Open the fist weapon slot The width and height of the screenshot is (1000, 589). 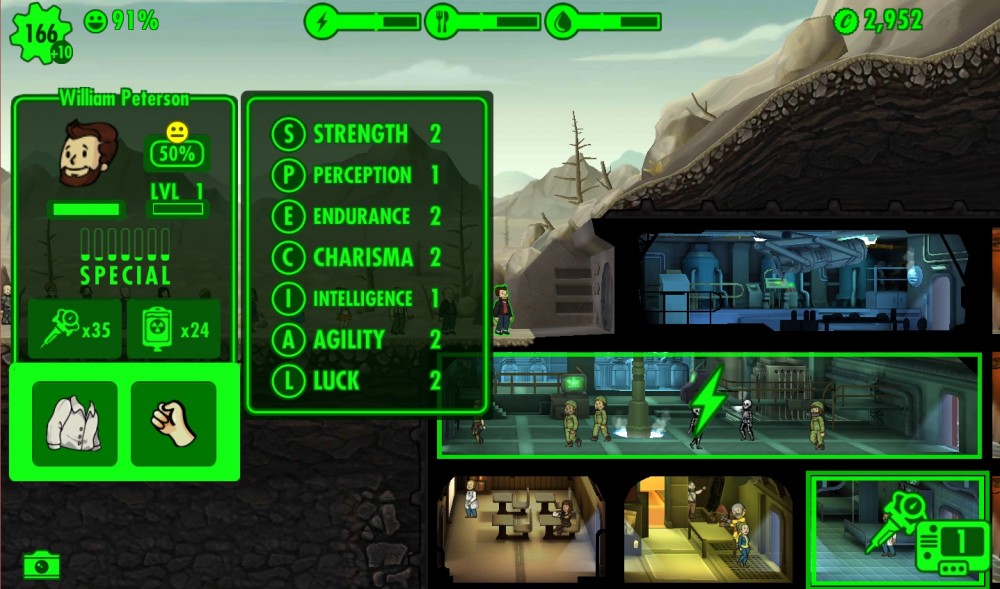pyautogui.click(x=173, y=423)
